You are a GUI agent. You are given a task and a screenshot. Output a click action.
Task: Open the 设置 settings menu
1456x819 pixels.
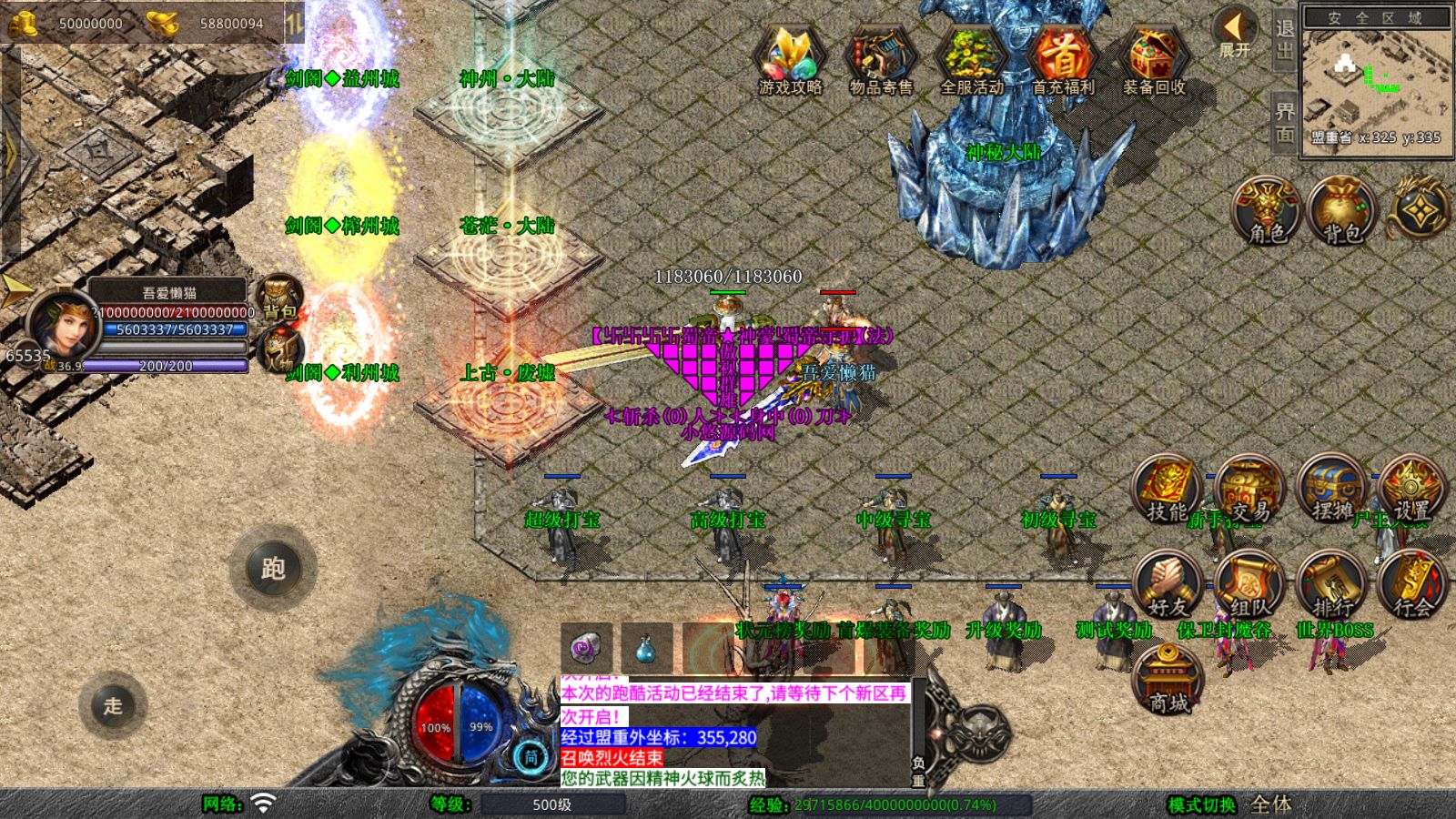1411,491
